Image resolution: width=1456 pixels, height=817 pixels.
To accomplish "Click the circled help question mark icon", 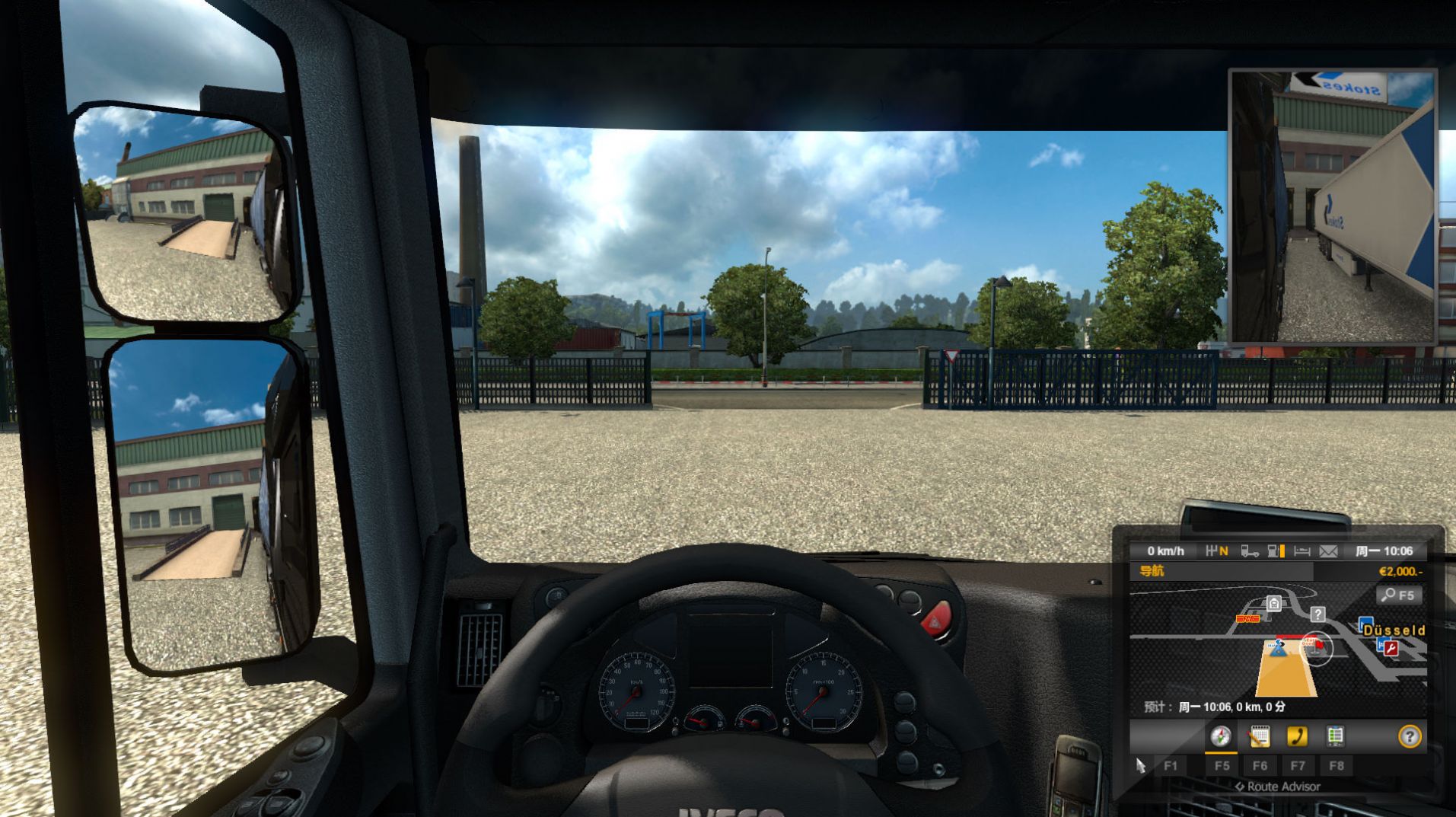I will [1410, 737].
